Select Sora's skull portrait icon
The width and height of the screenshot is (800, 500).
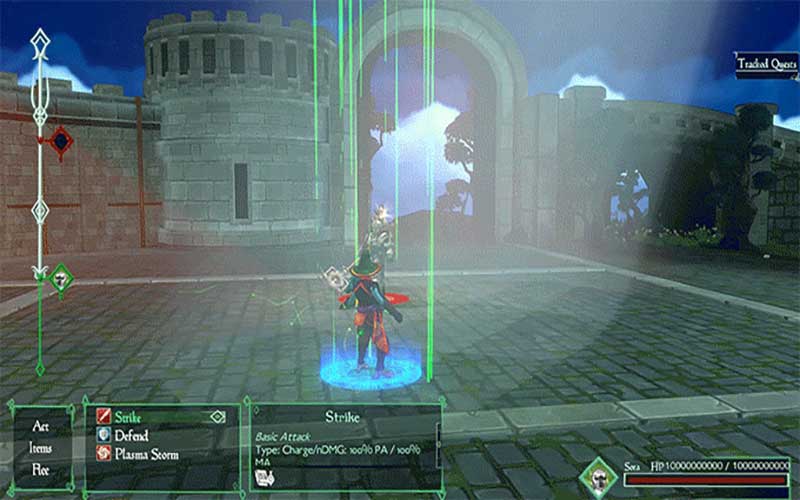(600, 477)
